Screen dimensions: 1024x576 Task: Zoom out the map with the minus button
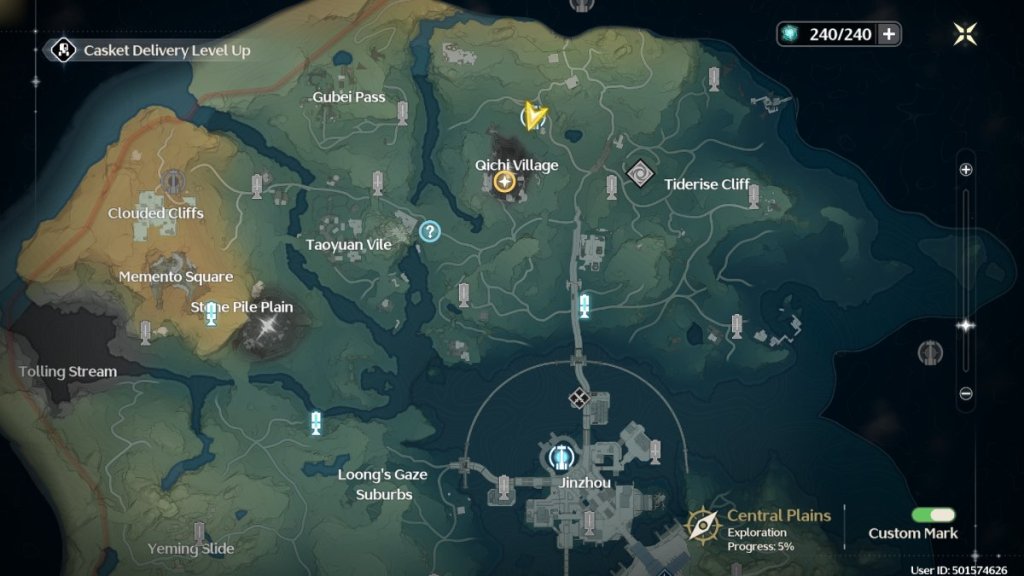pos(966,394)
